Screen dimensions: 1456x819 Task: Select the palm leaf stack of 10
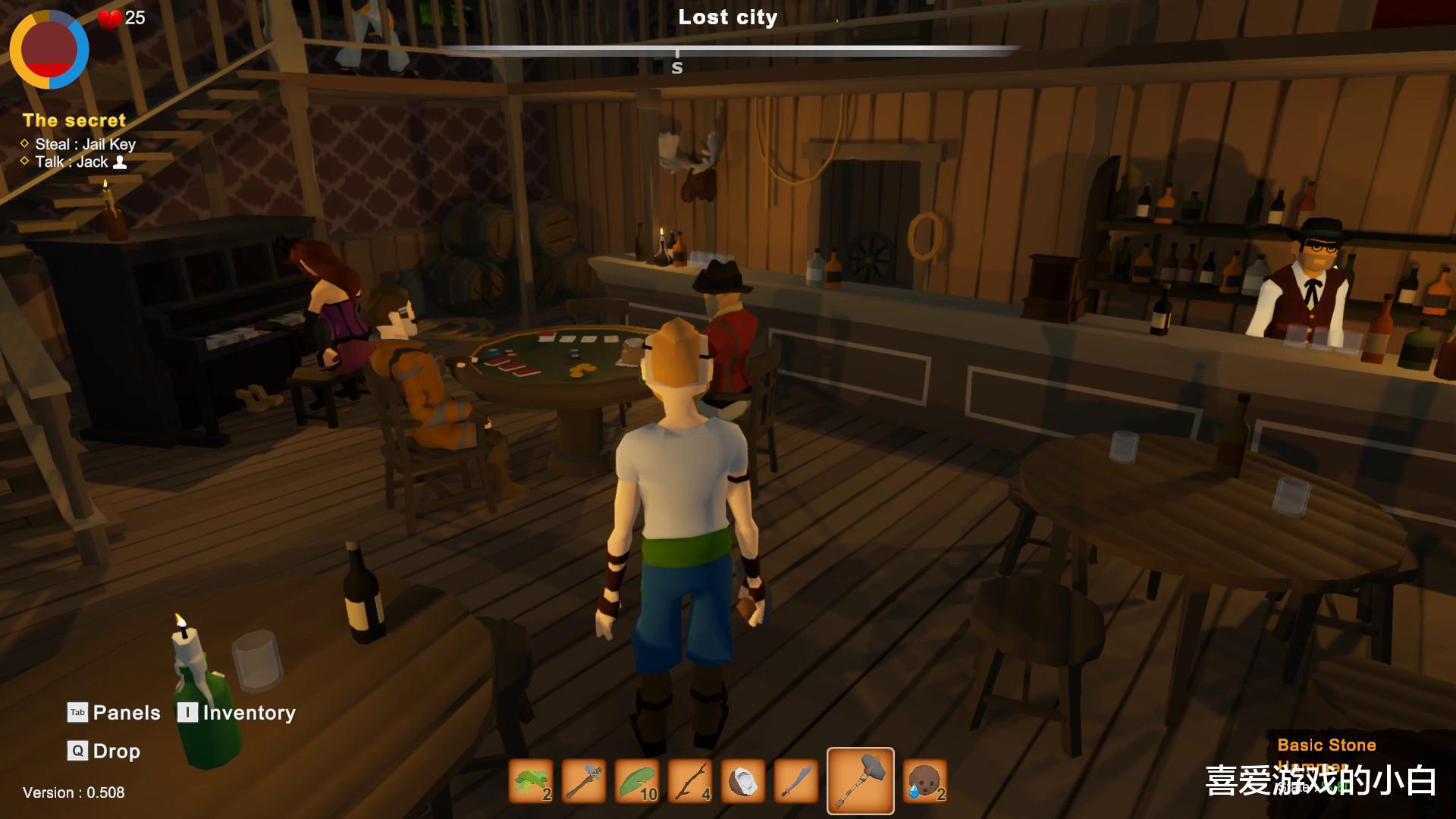[x=638, y=781]
